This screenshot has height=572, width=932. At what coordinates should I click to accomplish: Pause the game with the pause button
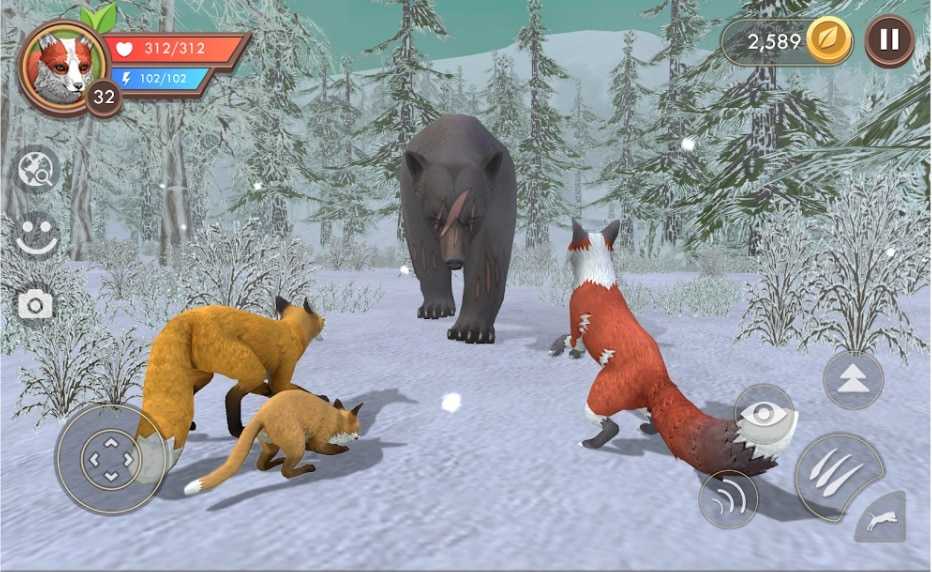coord(888,41)
